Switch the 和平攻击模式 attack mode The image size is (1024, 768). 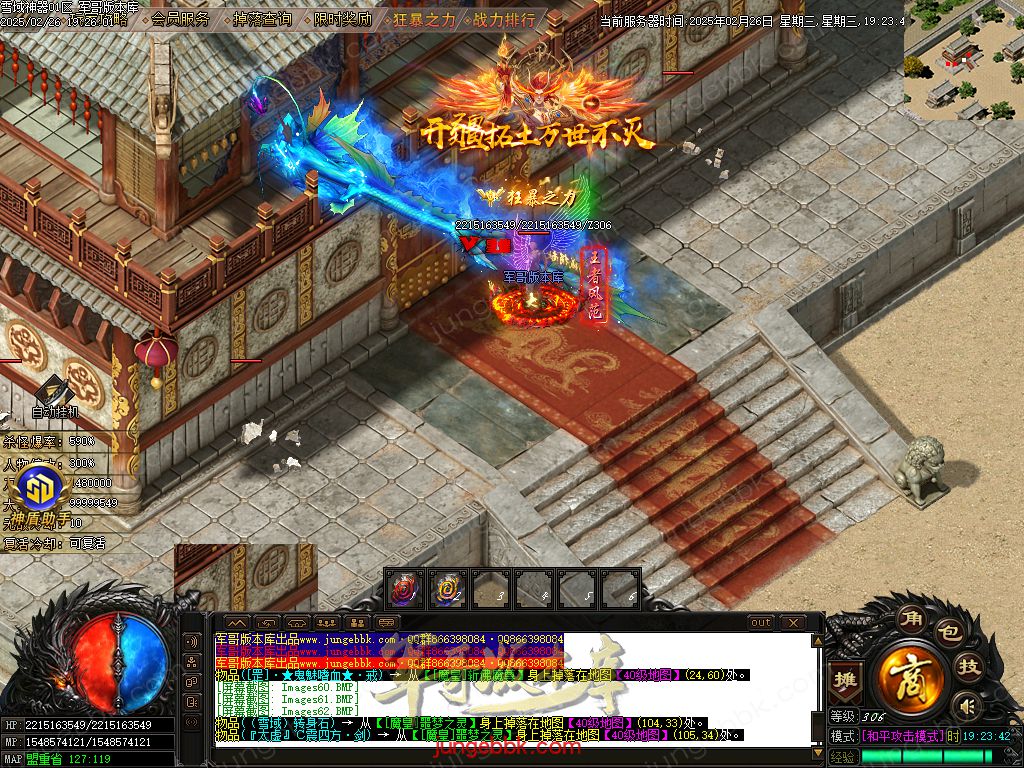[x=903, y=736]
